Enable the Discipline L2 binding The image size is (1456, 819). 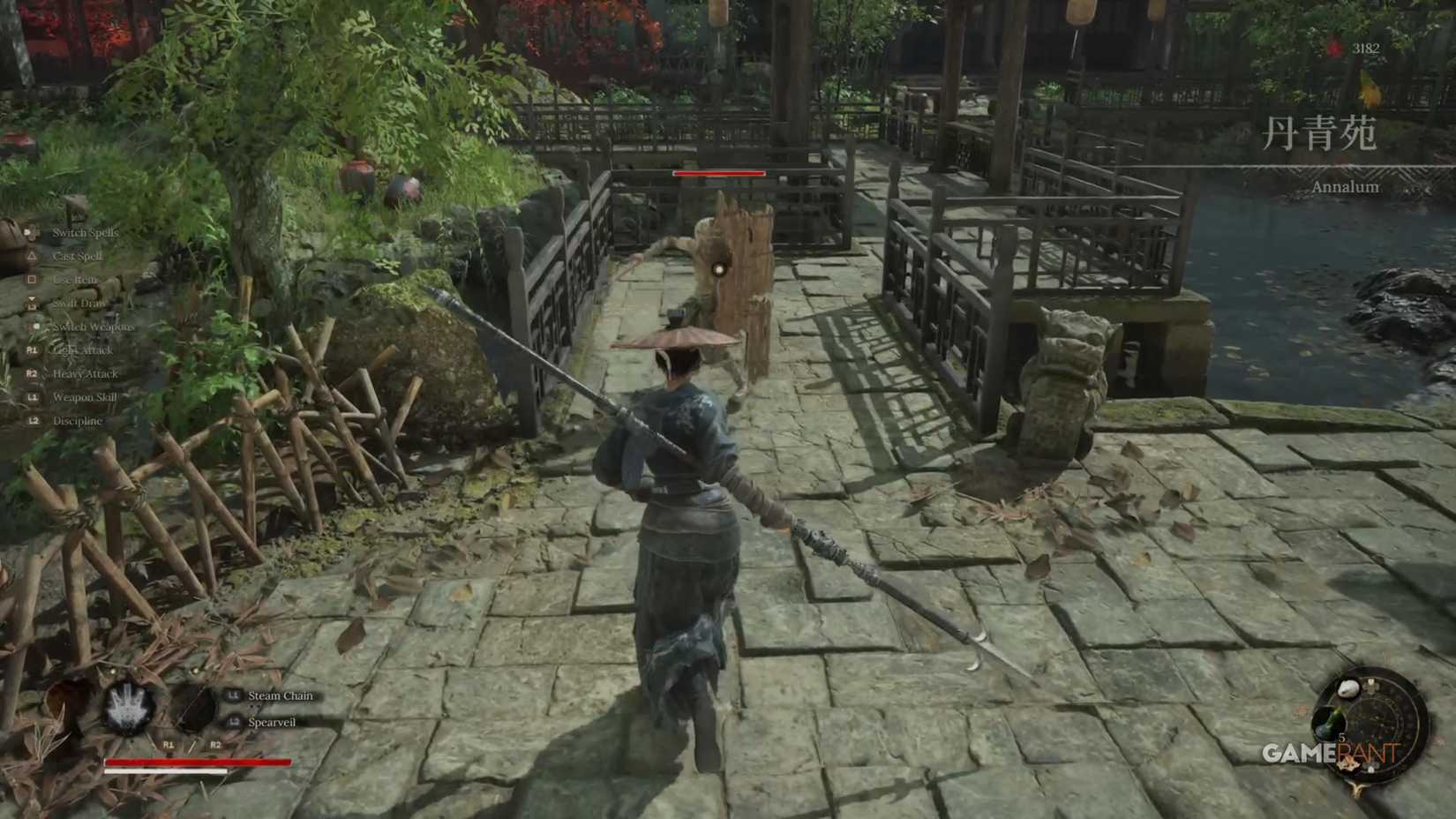pyautogui.click(x=77, y=421)
